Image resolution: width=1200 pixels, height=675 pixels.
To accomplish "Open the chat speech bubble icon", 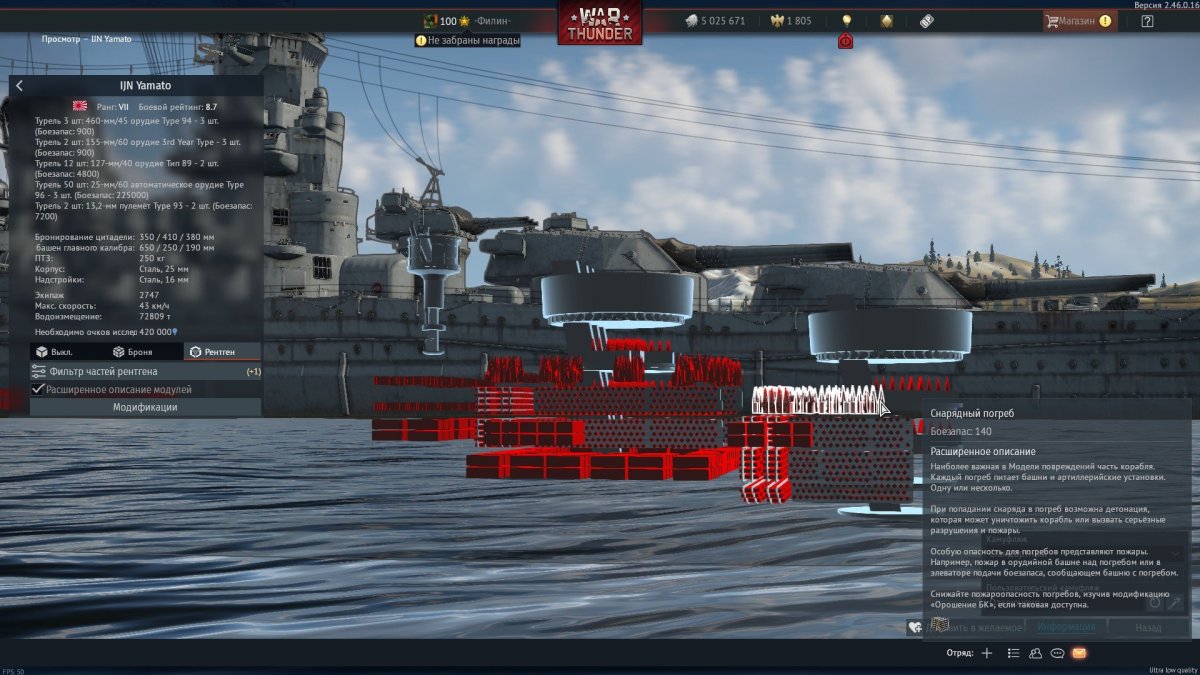I will pos(1057,653).
